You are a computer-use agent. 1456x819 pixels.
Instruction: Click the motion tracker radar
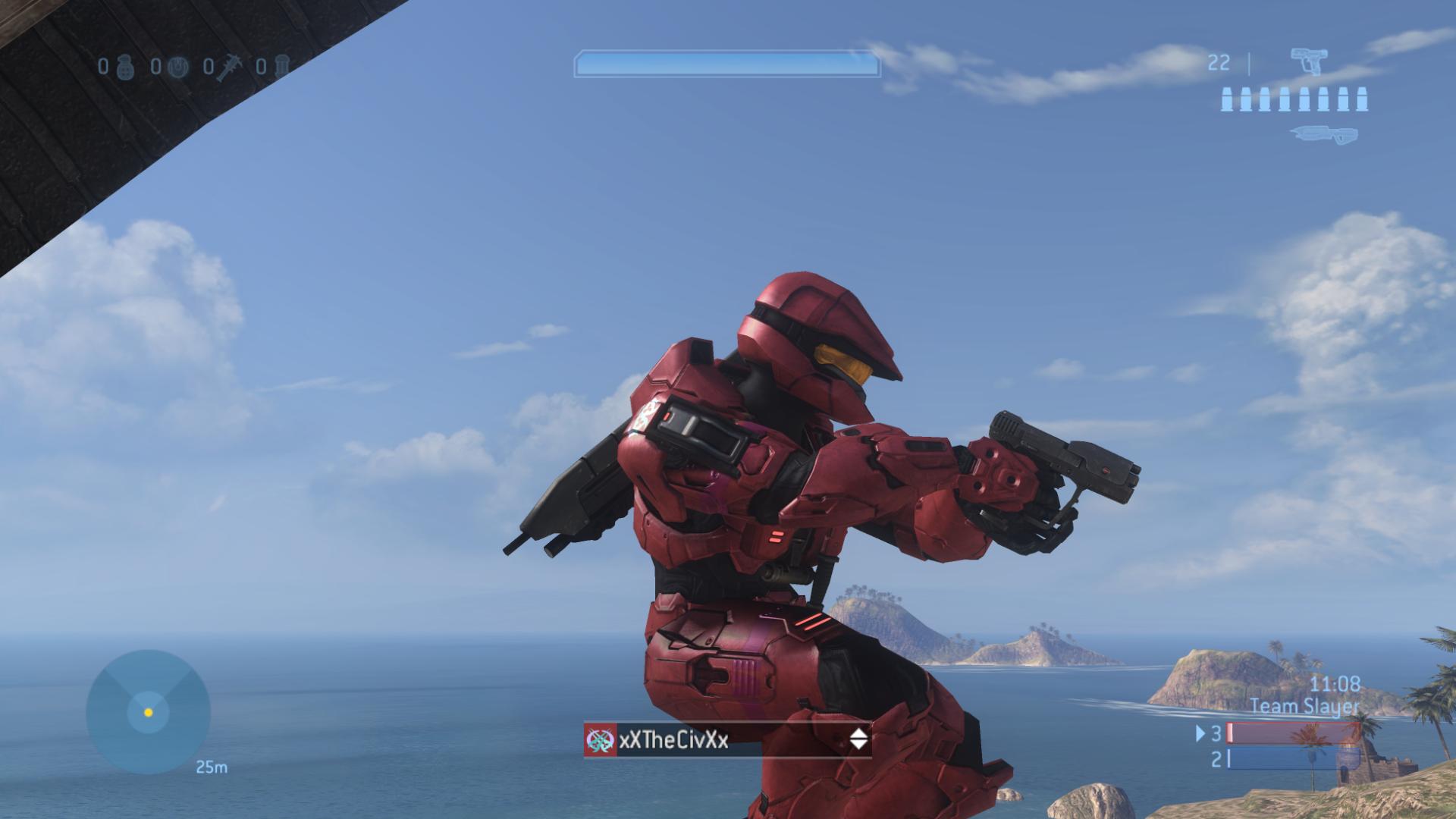[x=148, y=712]
